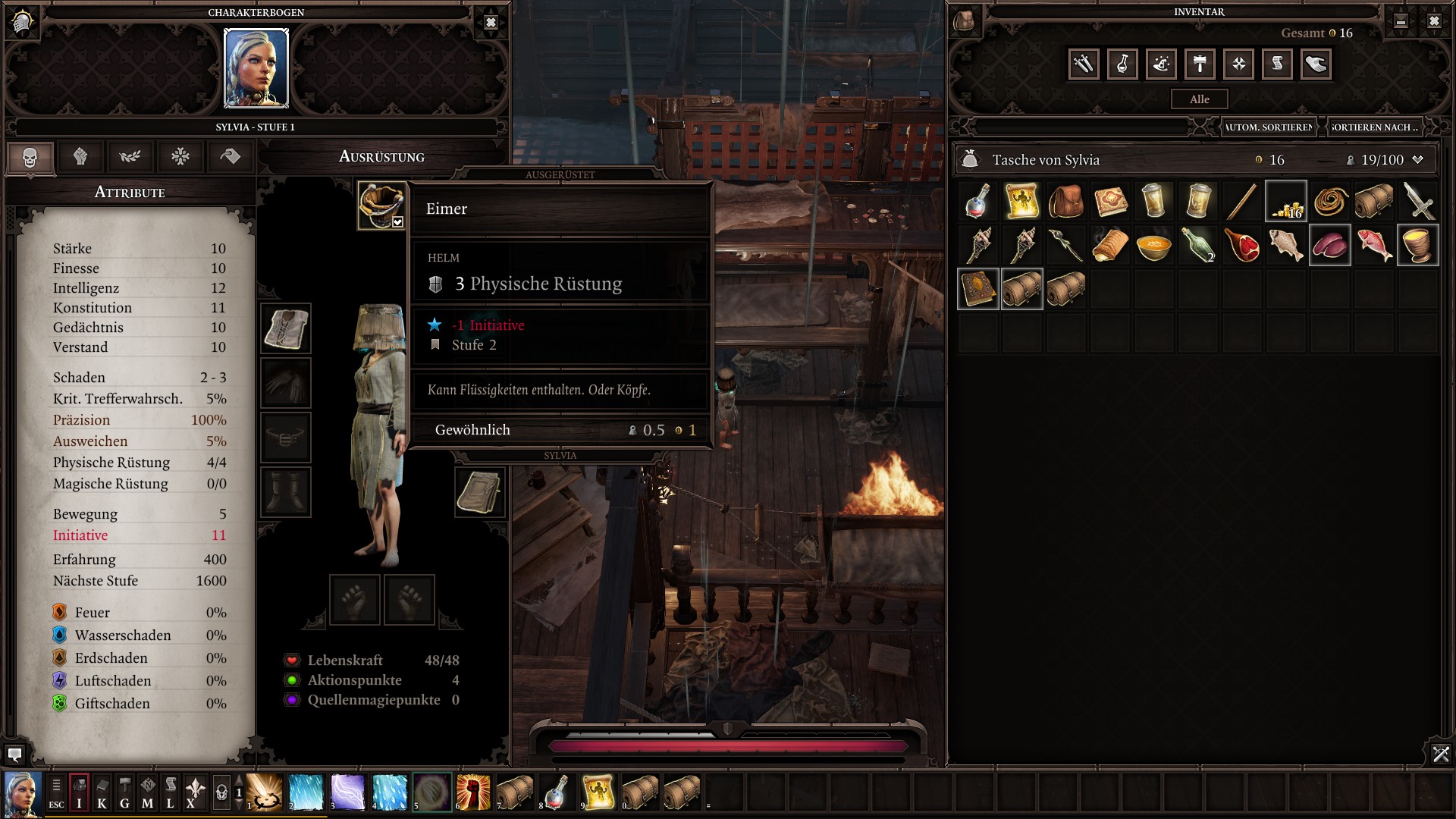Click the 'Autom. Sortieren' button
1456x819 pixels.
click(x=1269, y=127)
